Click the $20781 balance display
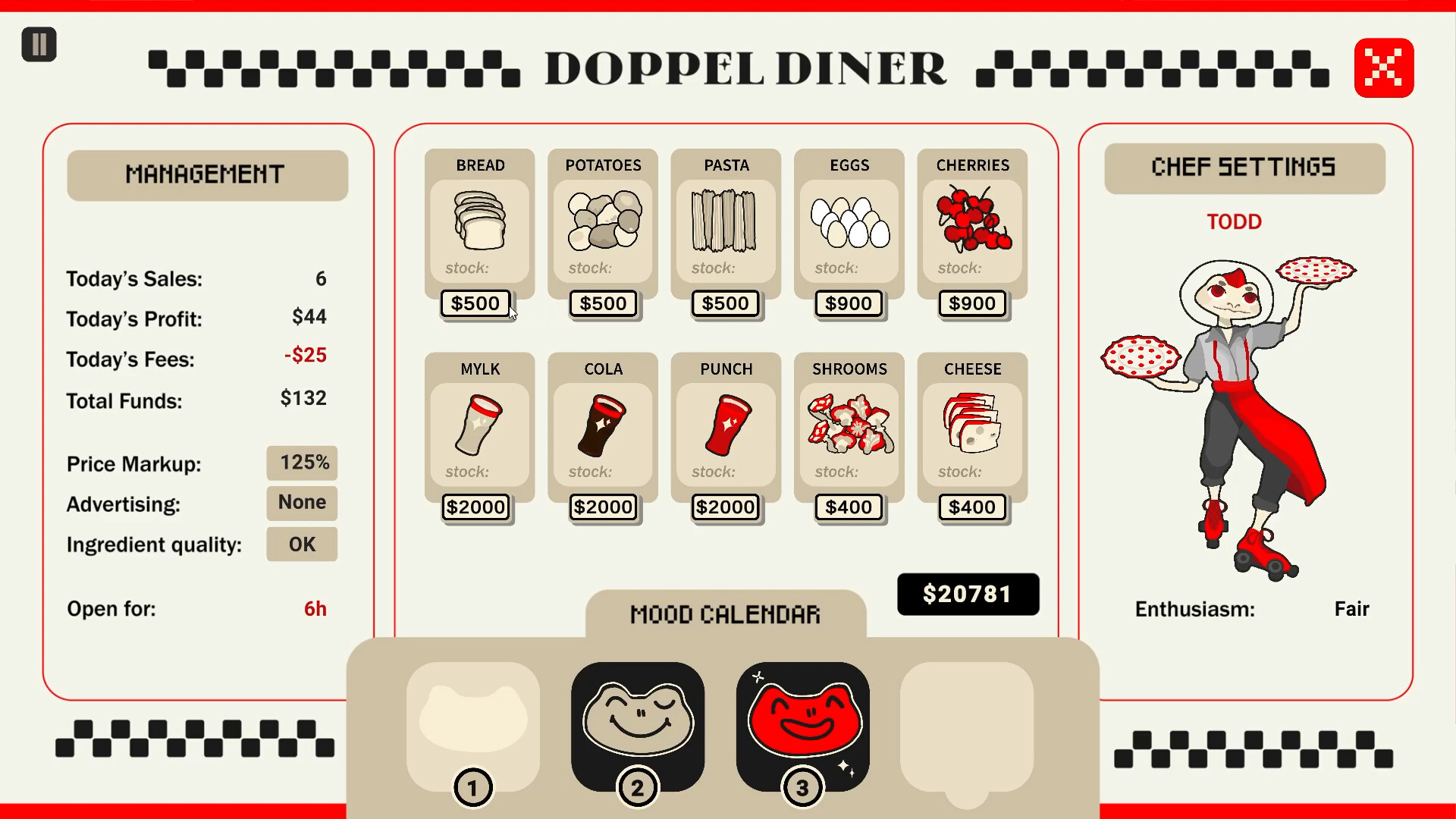This screenshot has height=819, width=1456. (x=968, y=595)
